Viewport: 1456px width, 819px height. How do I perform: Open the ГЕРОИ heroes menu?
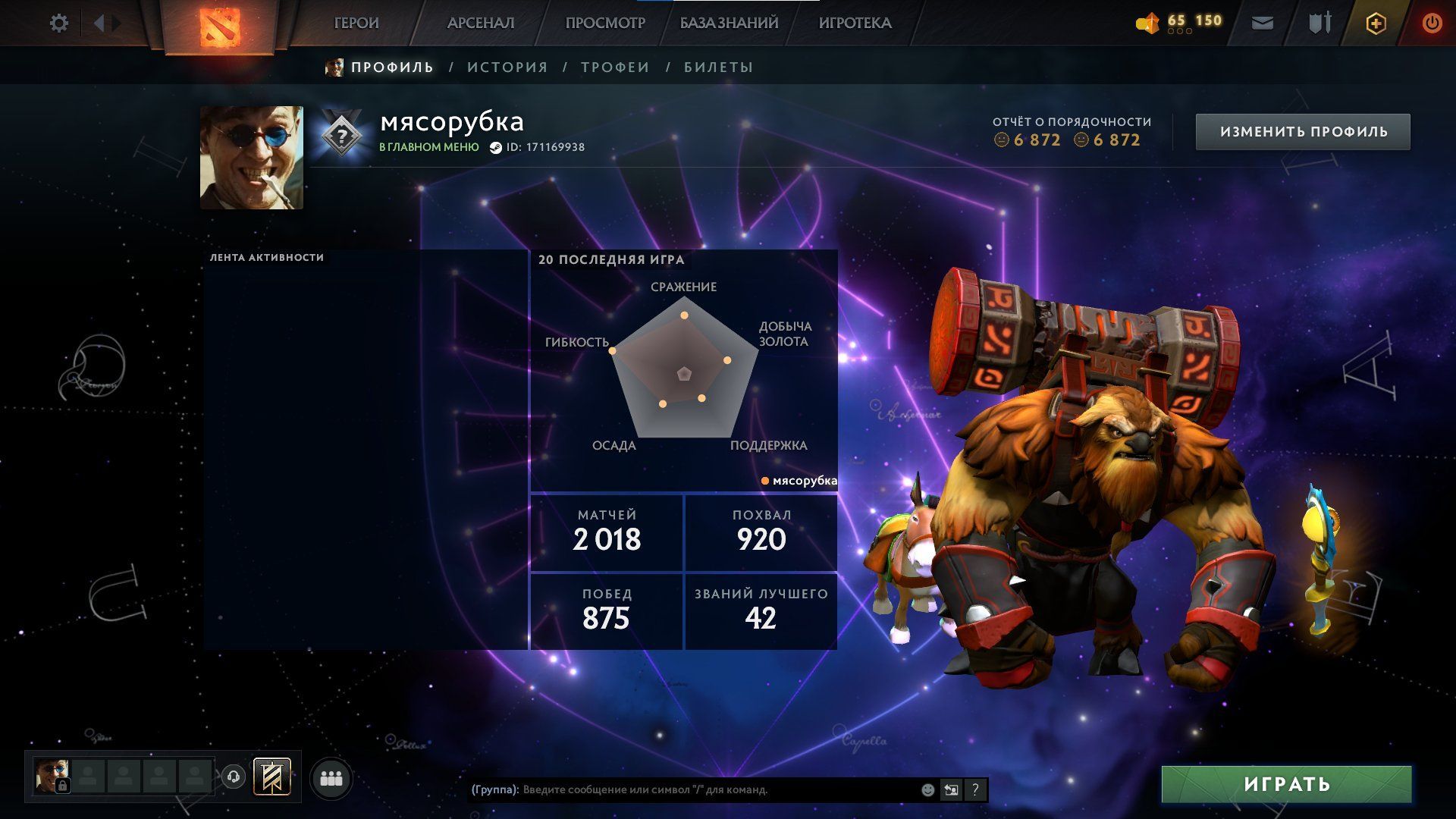pos(356,24)
